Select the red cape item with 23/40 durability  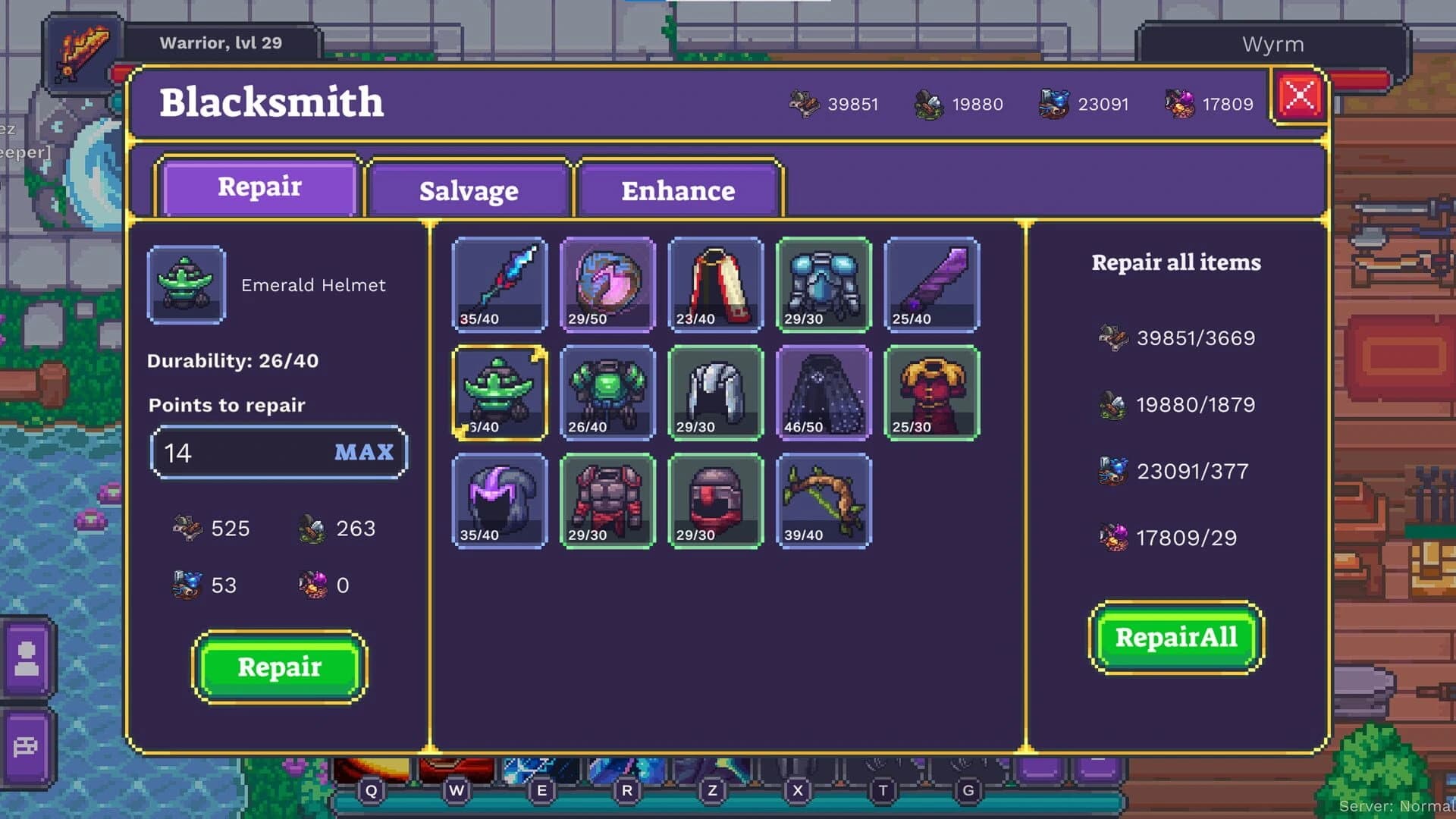point(716,284)
